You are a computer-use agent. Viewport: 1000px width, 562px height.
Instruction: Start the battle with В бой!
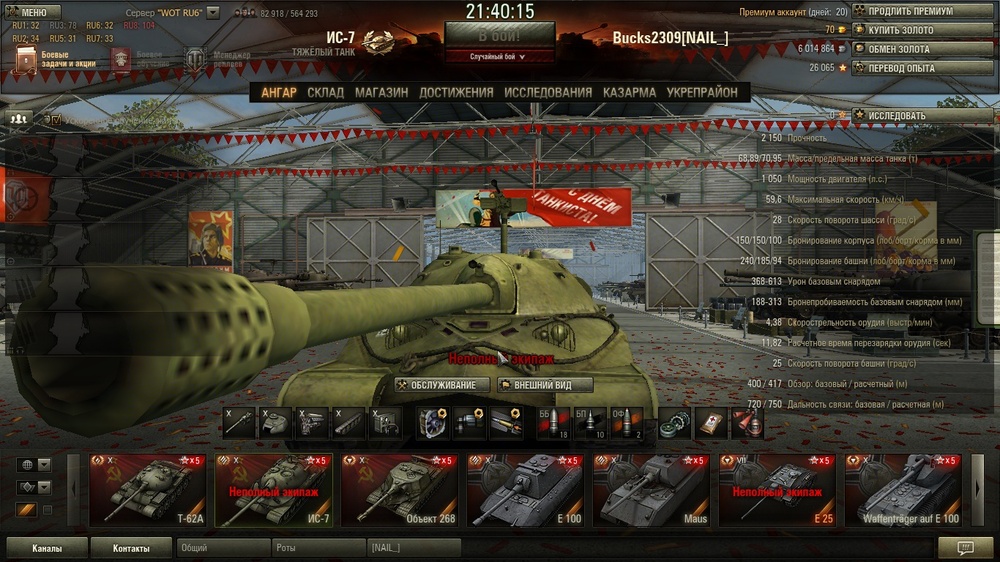tap(500, 35)
